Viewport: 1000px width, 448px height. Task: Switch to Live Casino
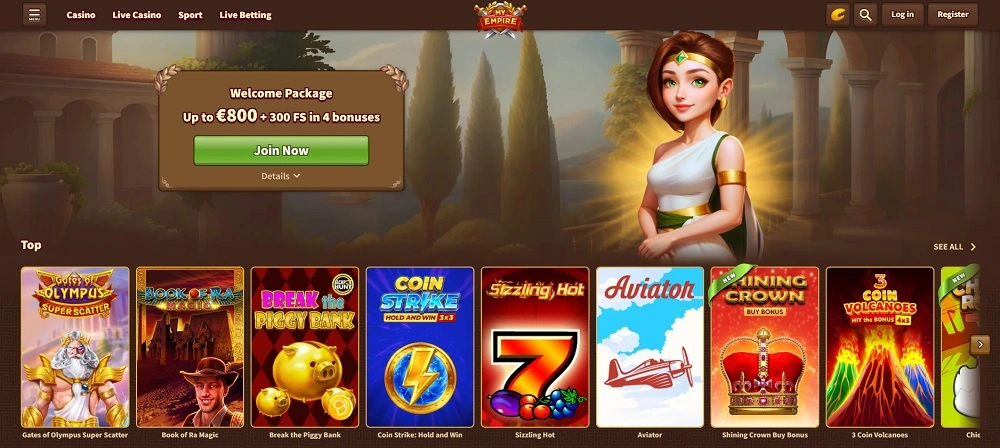point(137,15)
